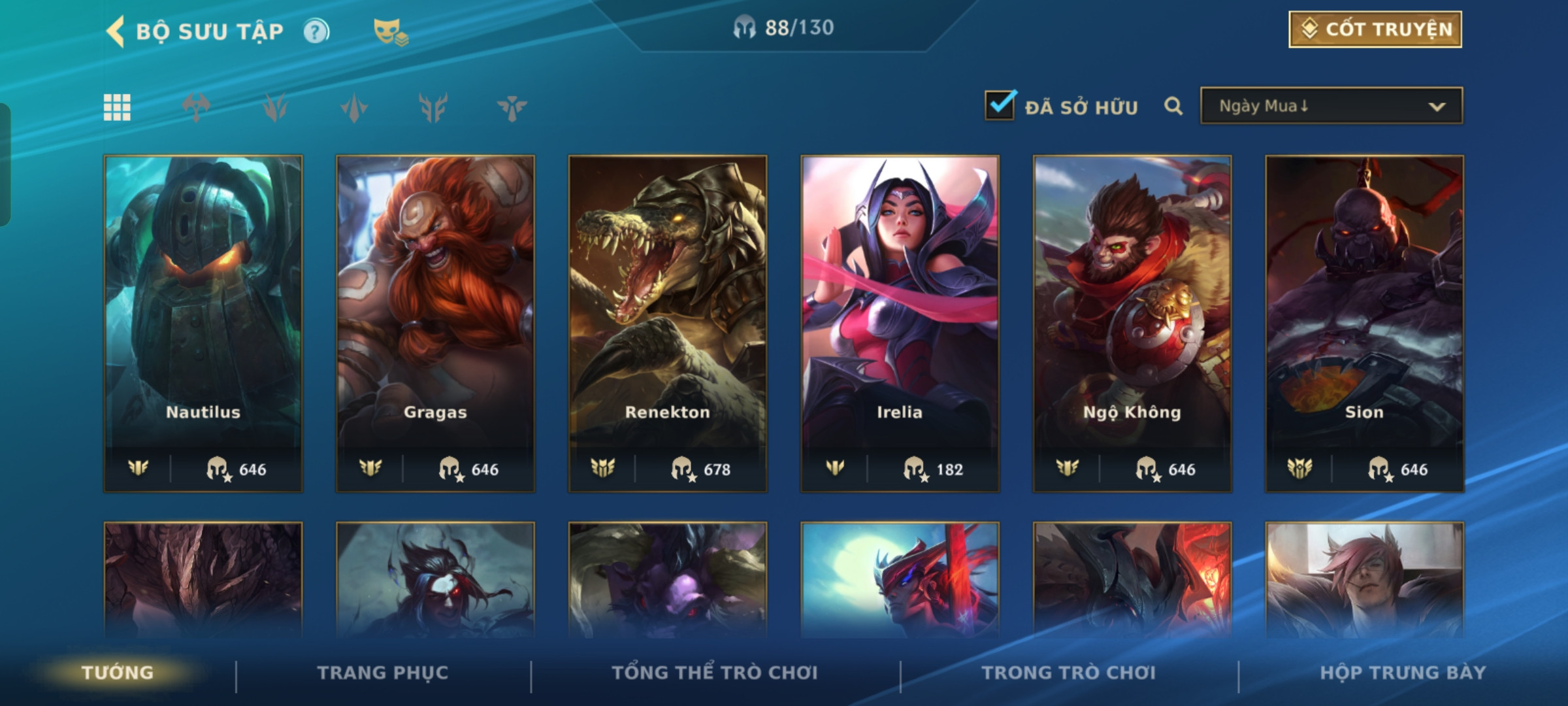Open the Ngộ Không champion card
The width and height of the screenshot is (1568, 706).
click(1132, 323)
